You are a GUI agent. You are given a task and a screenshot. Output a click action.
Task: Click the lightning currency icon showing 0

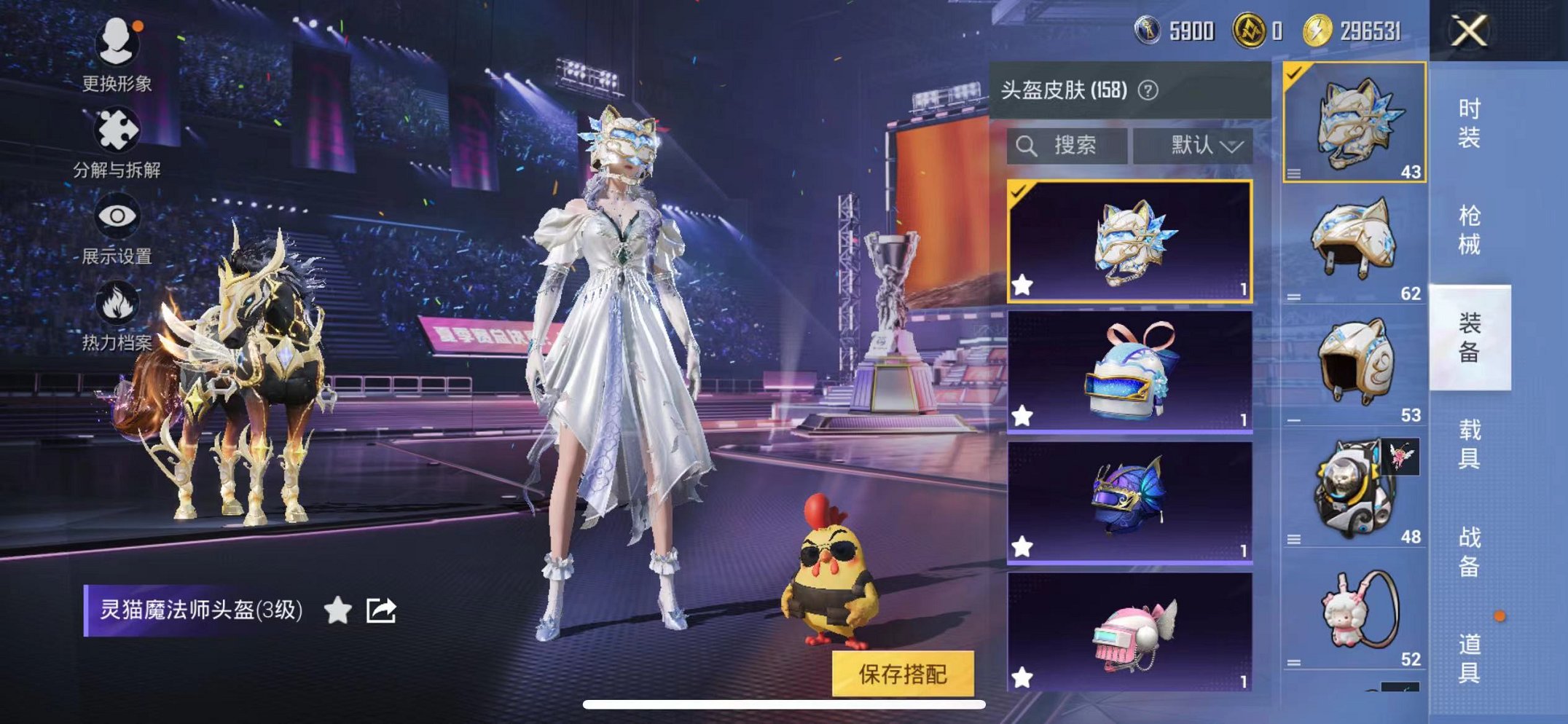pyautogui.click(x=1250, y=31)
